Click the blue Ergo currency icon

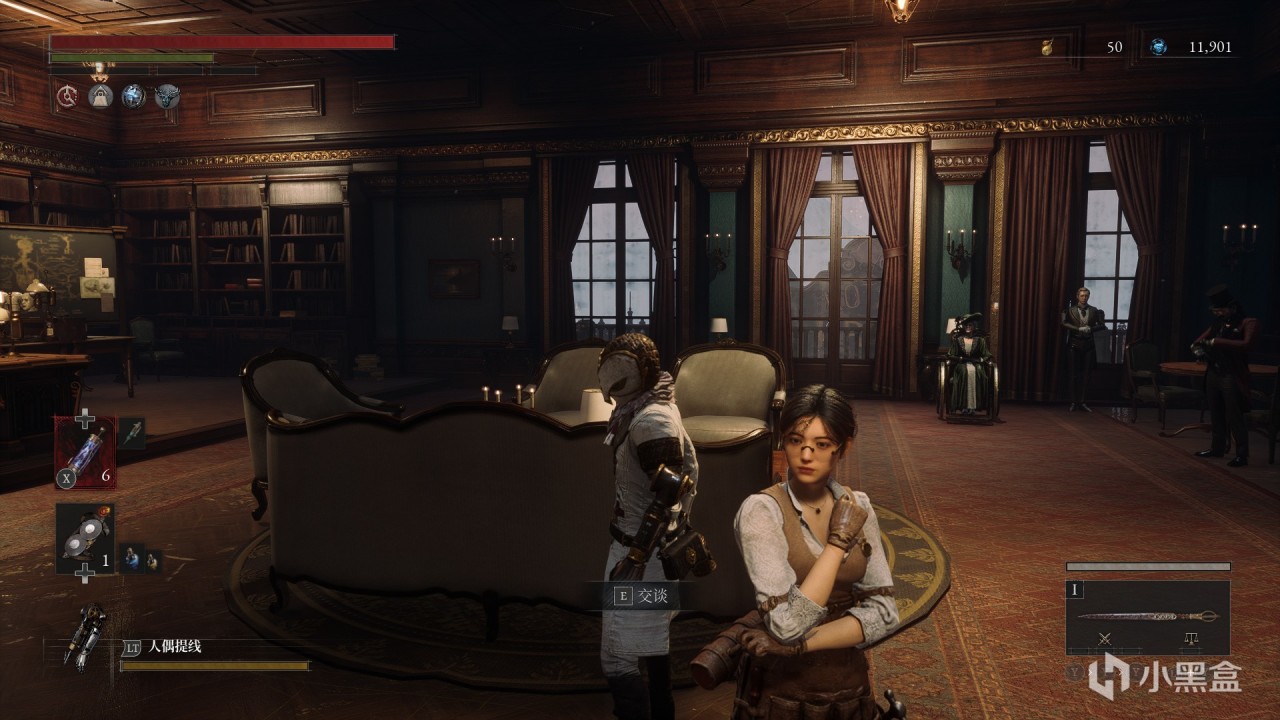(1158, 47)
